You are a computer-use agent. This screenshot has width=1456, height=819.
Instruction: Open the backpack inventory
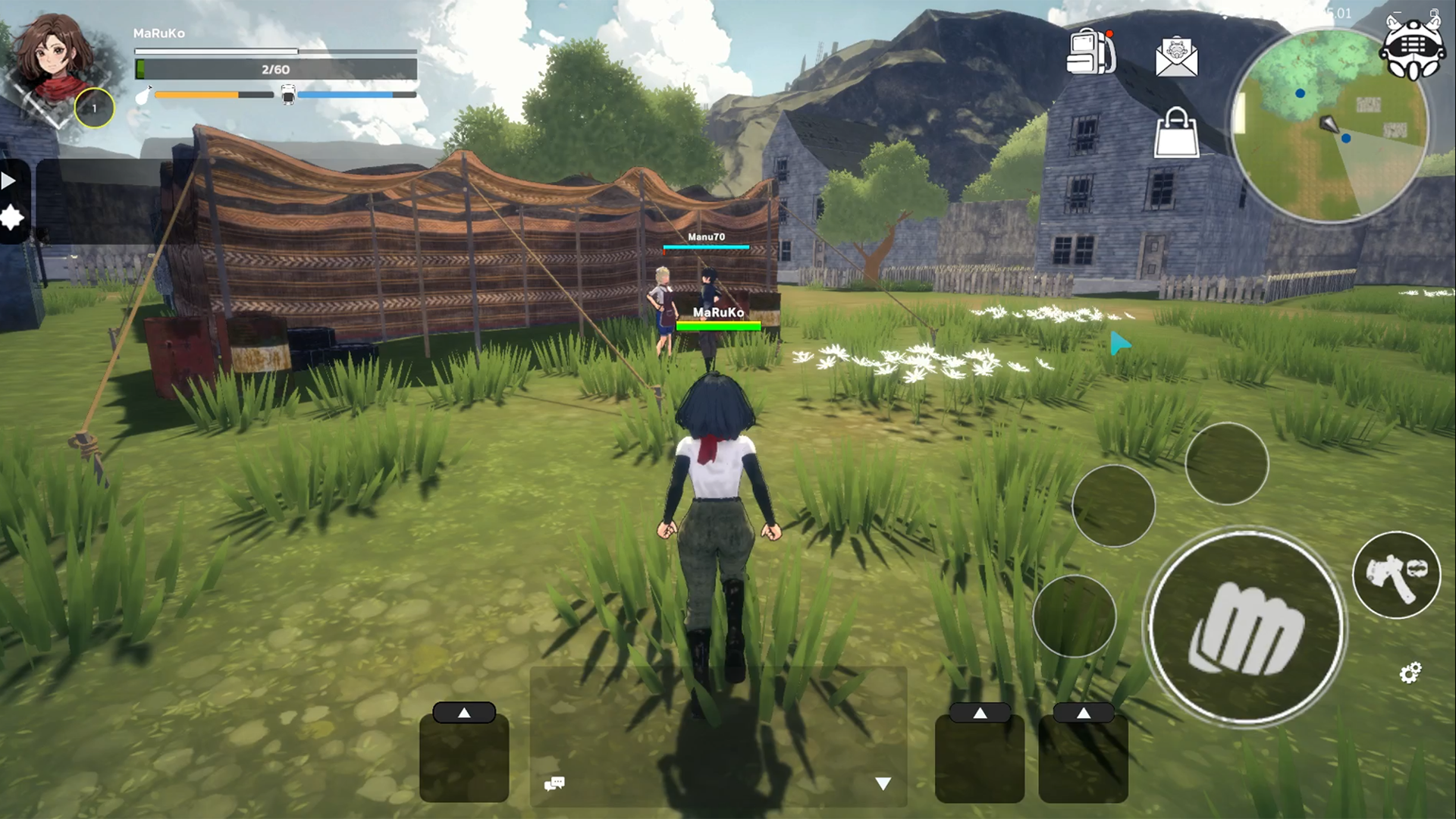[x=1090, y=52]
